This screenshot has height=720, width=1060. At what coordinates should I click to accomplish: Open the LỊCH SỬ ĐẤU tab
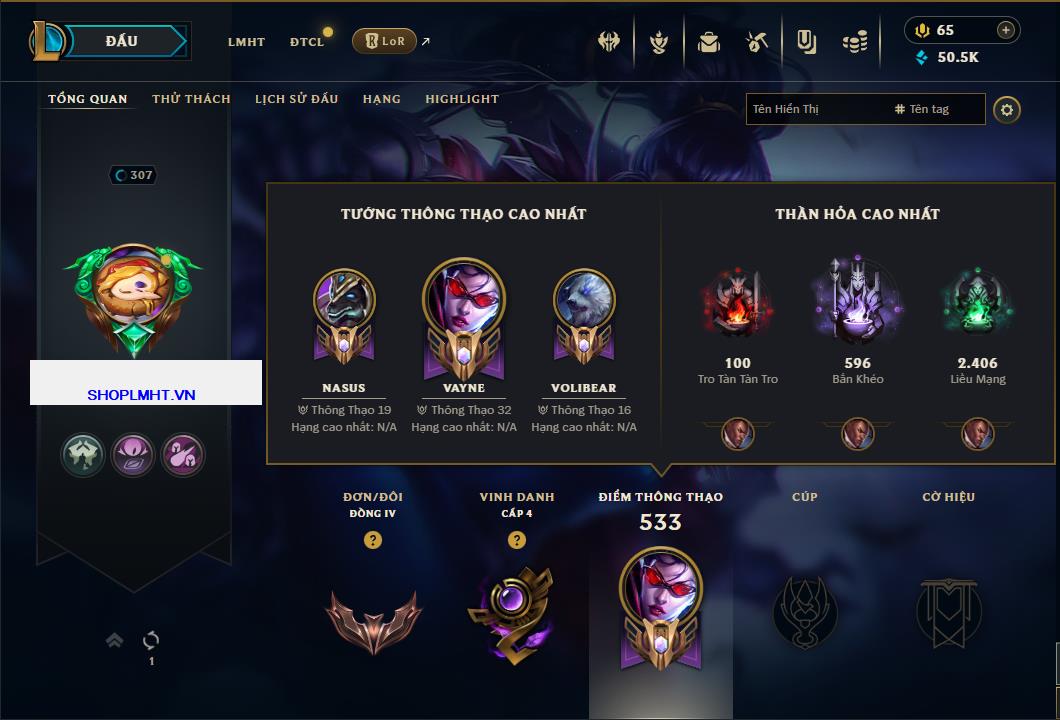click(296, 99)
